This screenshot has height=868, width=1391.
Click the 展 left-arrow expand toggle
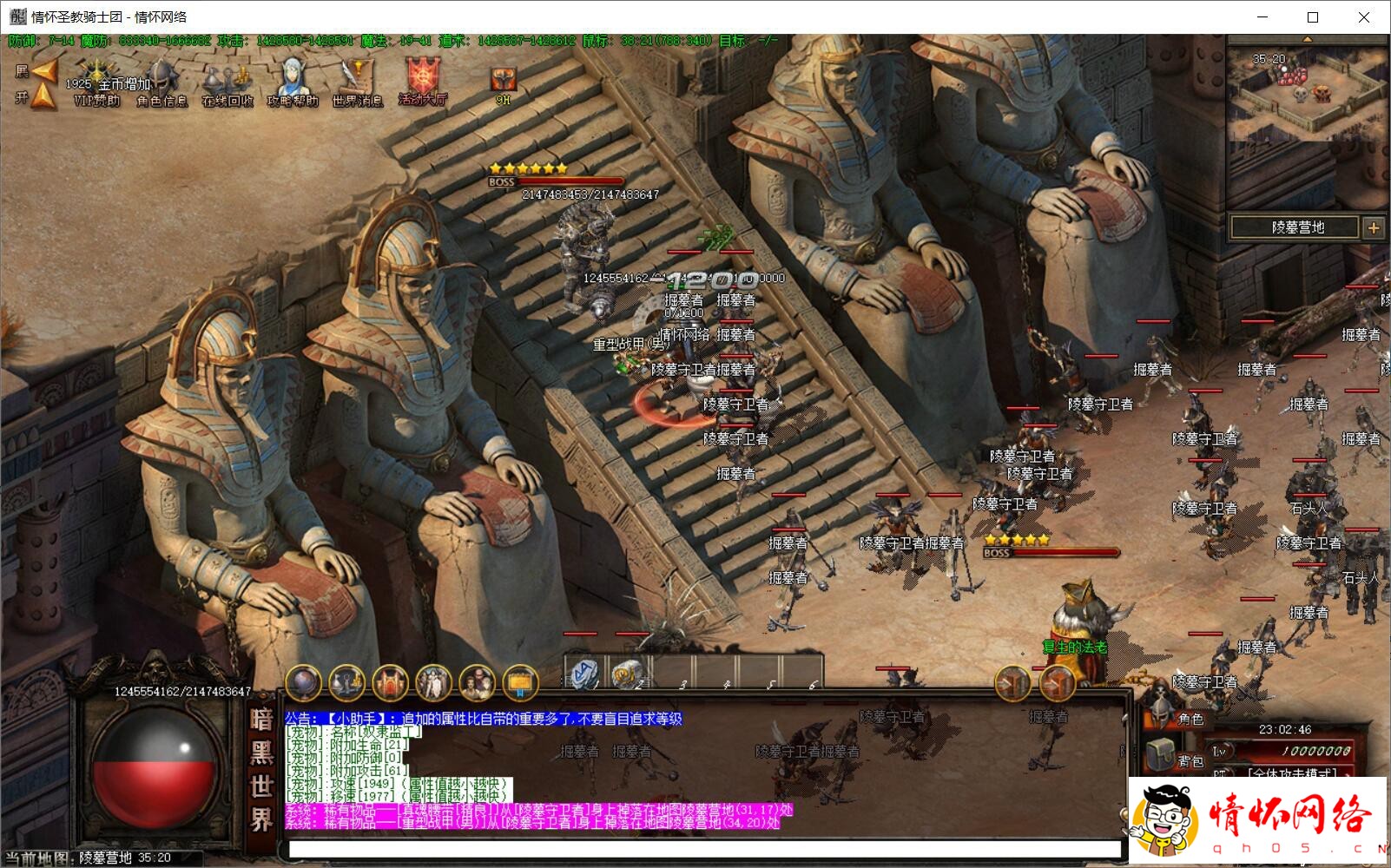pos(41,69)
